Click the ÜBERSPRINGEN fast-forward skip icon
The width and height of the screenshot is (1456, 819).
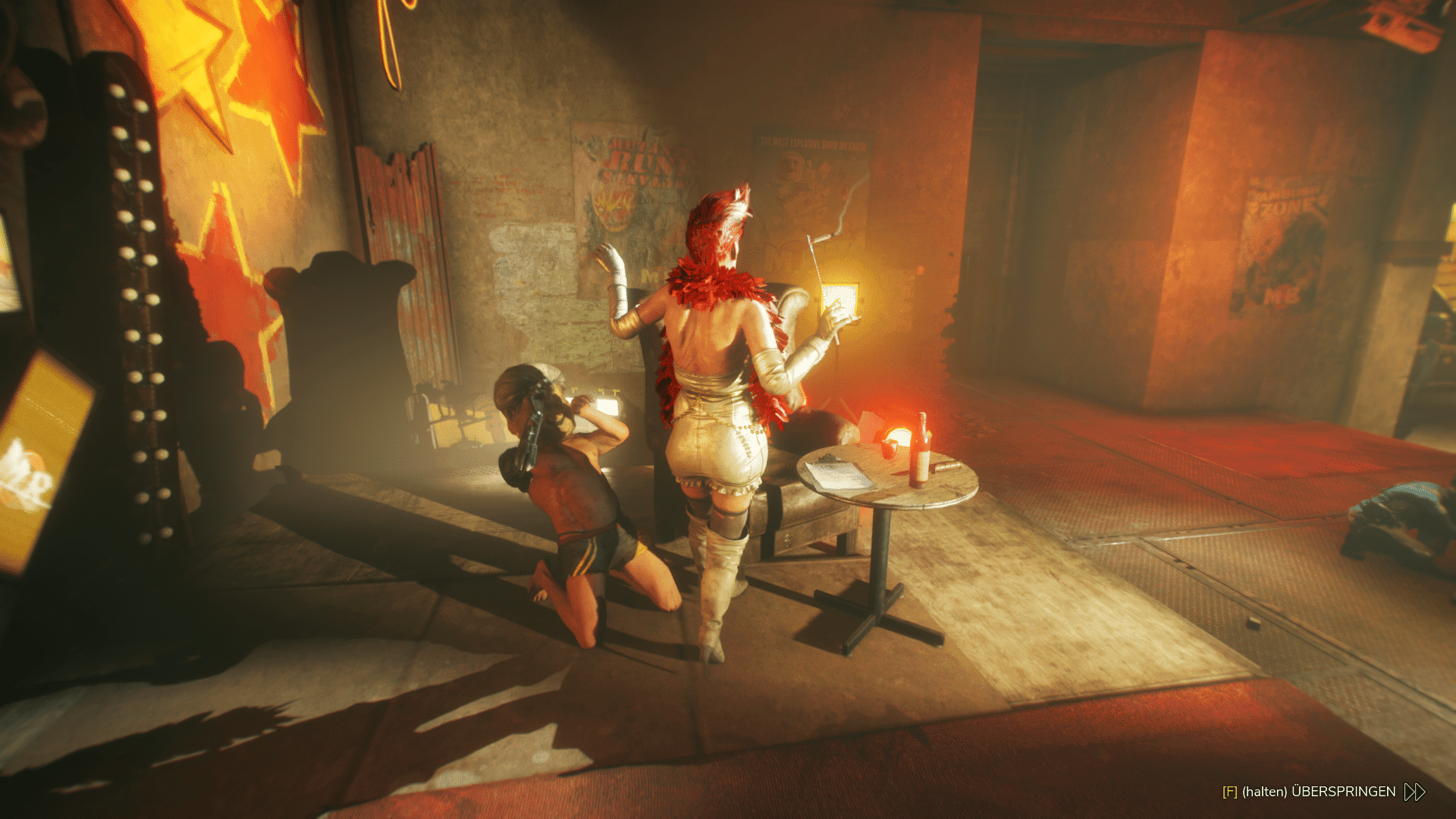[1414, 792]
